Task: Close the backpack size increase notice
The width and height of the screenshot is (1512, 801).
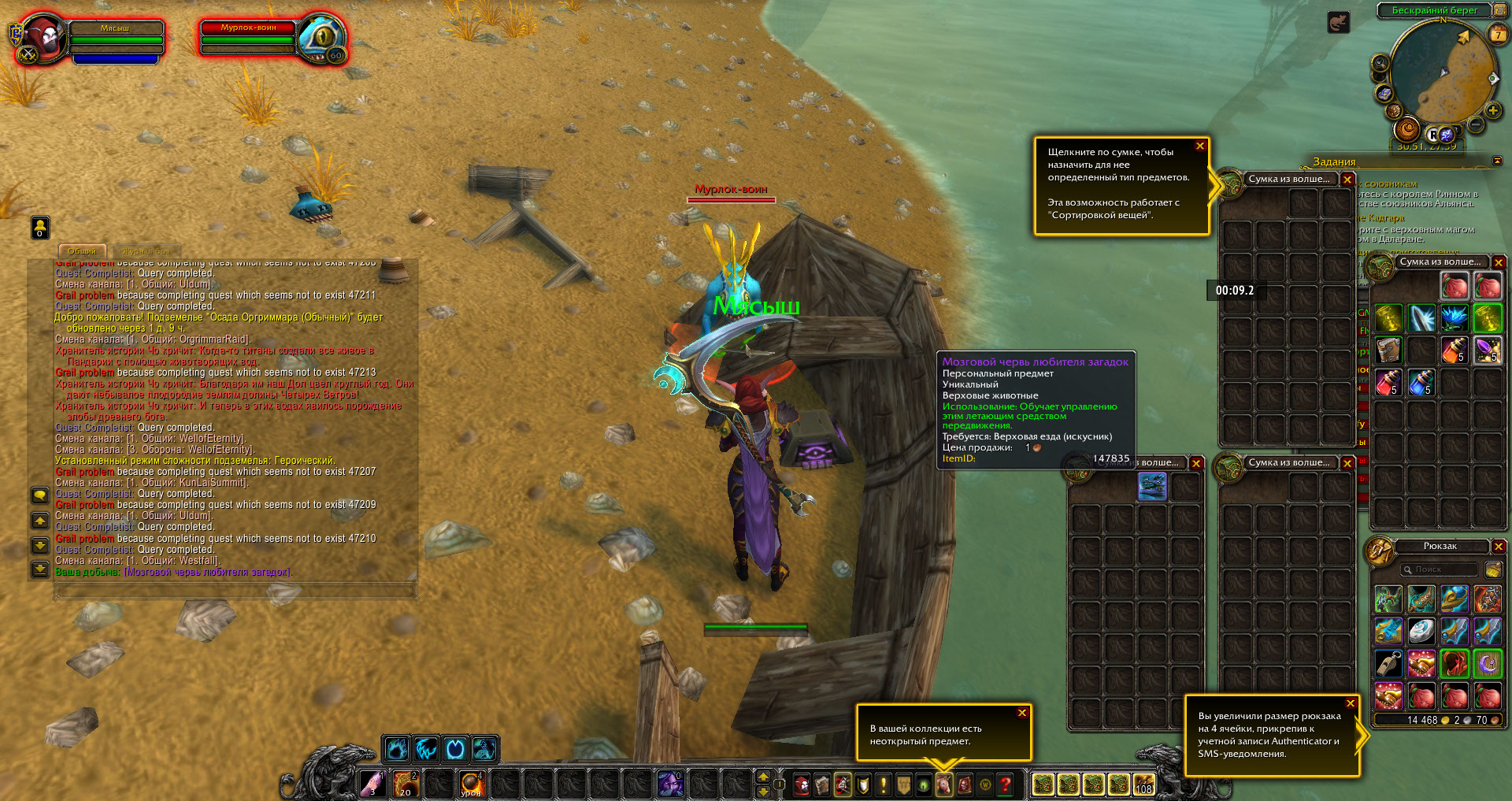Action: pos(1351,703)
